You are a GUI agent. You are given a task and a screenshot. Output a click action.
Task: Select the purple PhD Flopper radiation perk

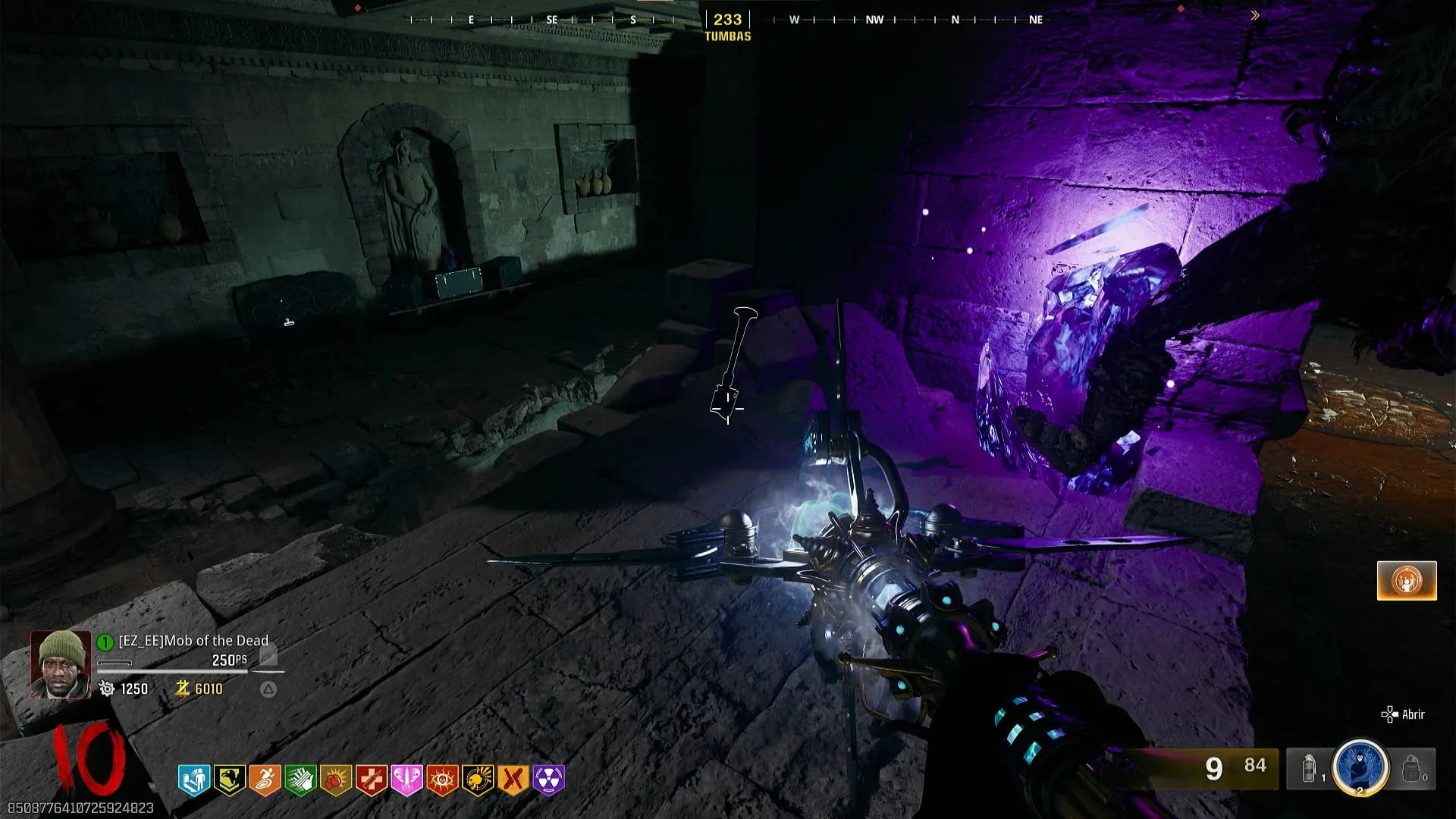[549, 780]
